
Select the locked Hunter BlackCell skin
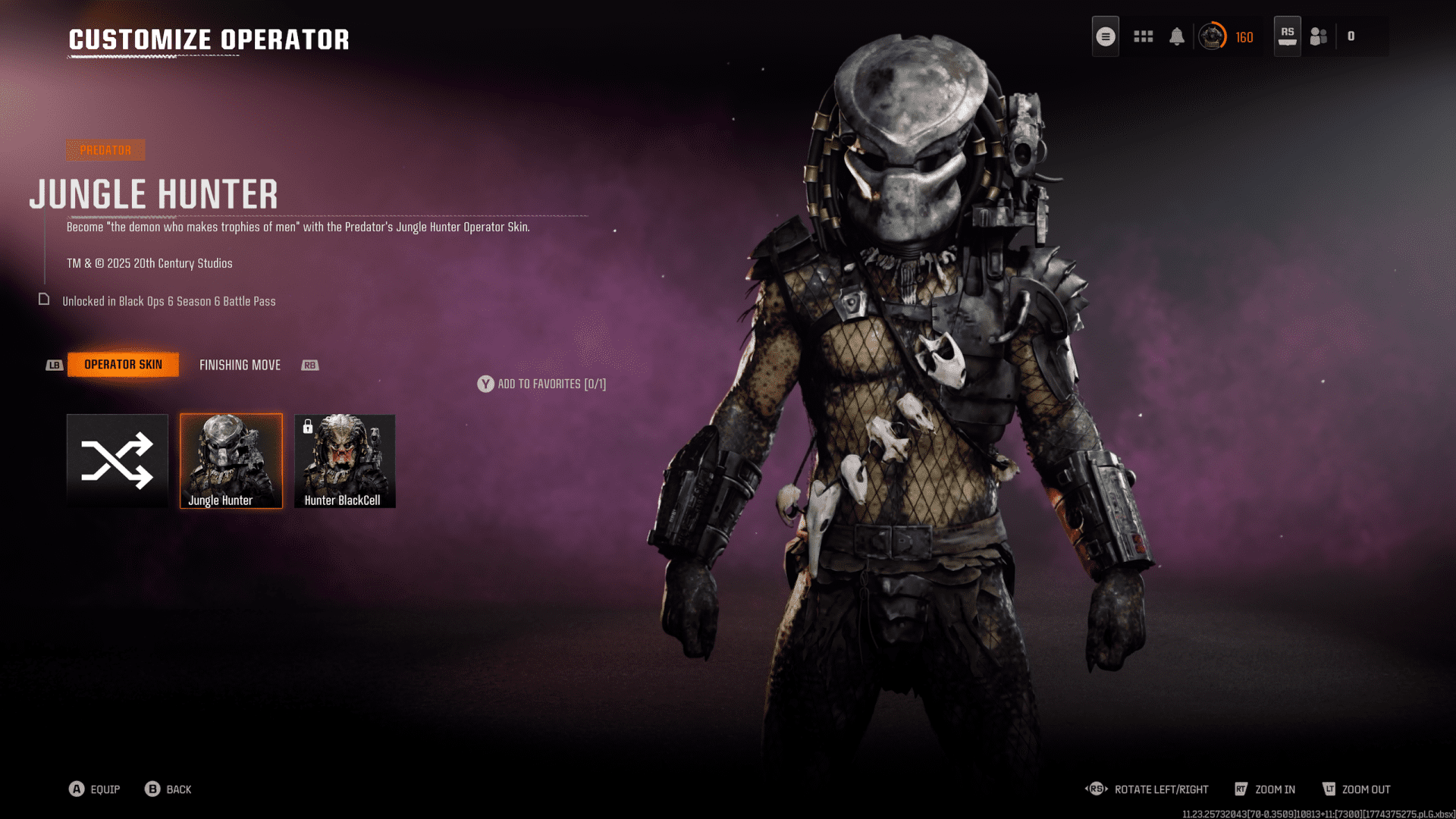point(345,460)
